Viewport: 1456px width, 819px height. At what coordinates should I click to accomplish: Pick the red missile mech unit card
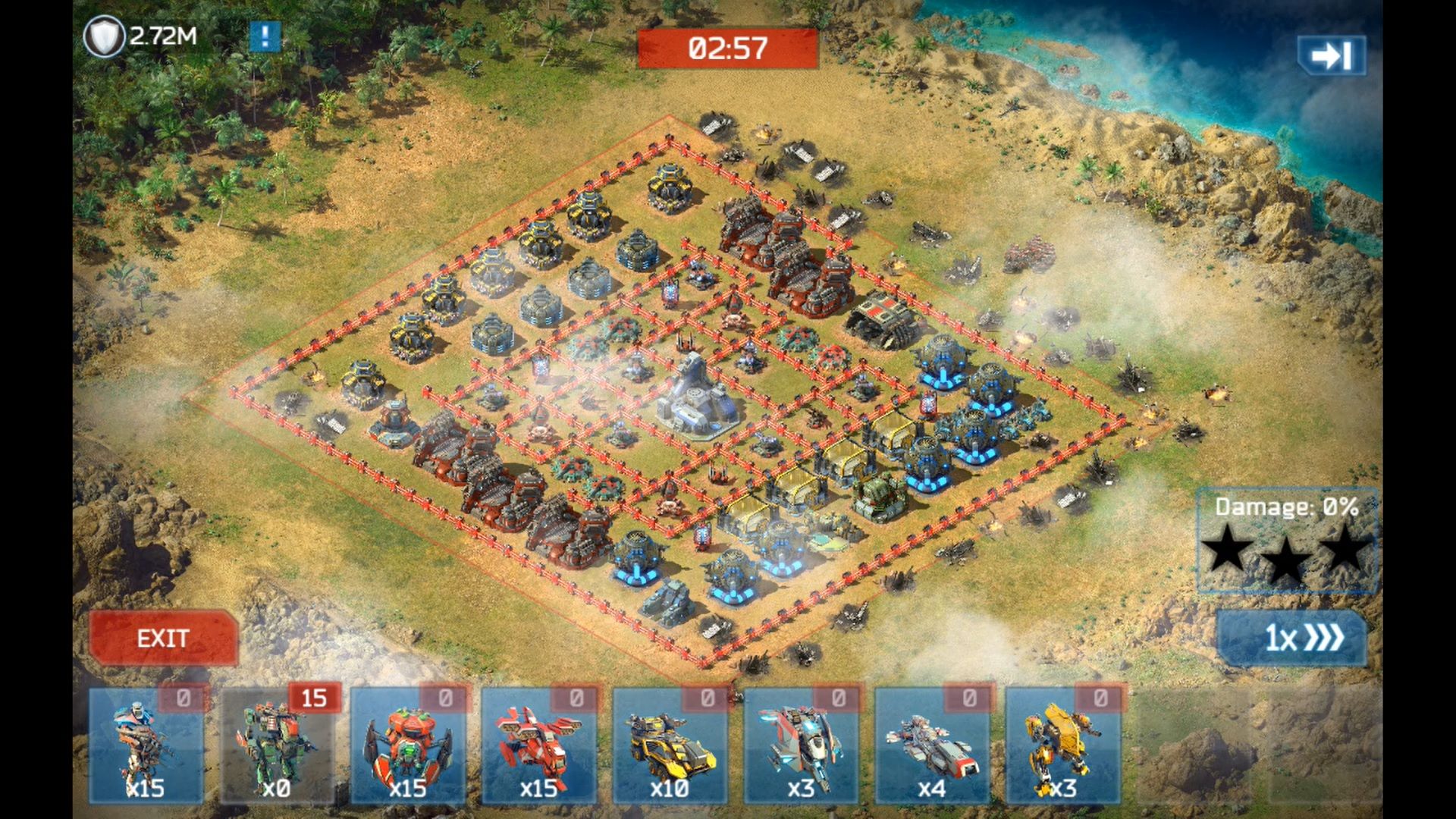(x=539, y=745)
